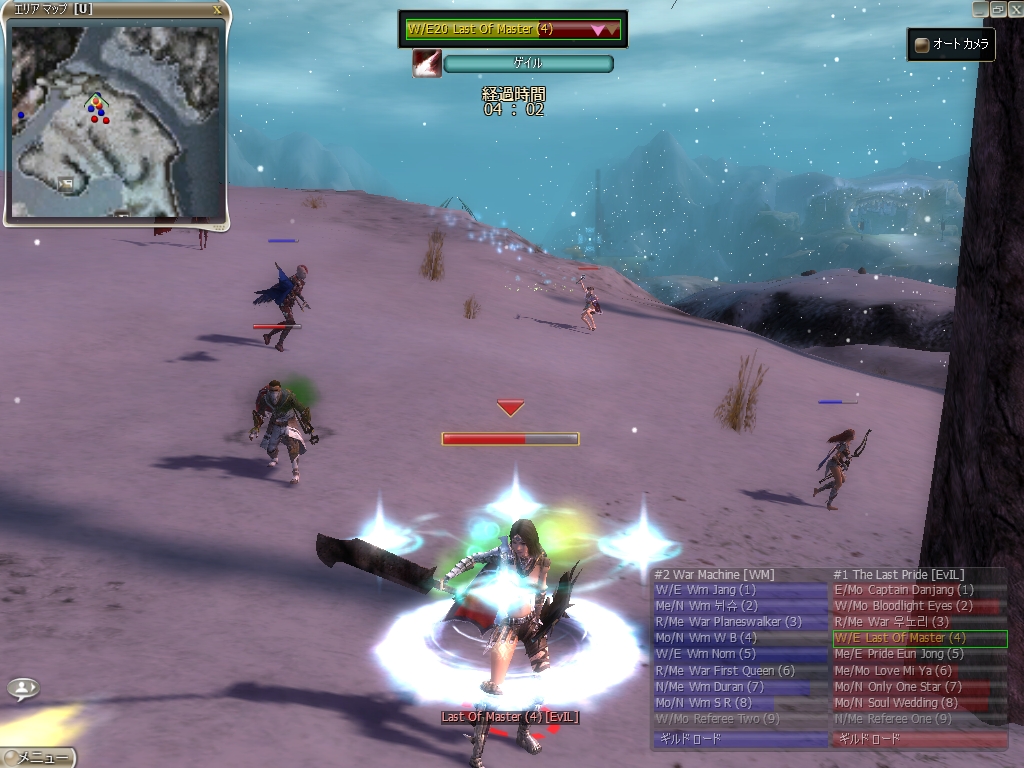The width and height of the screenshot is (1024, 768).
Task: Open the Menu button
Action: [37, 758]
